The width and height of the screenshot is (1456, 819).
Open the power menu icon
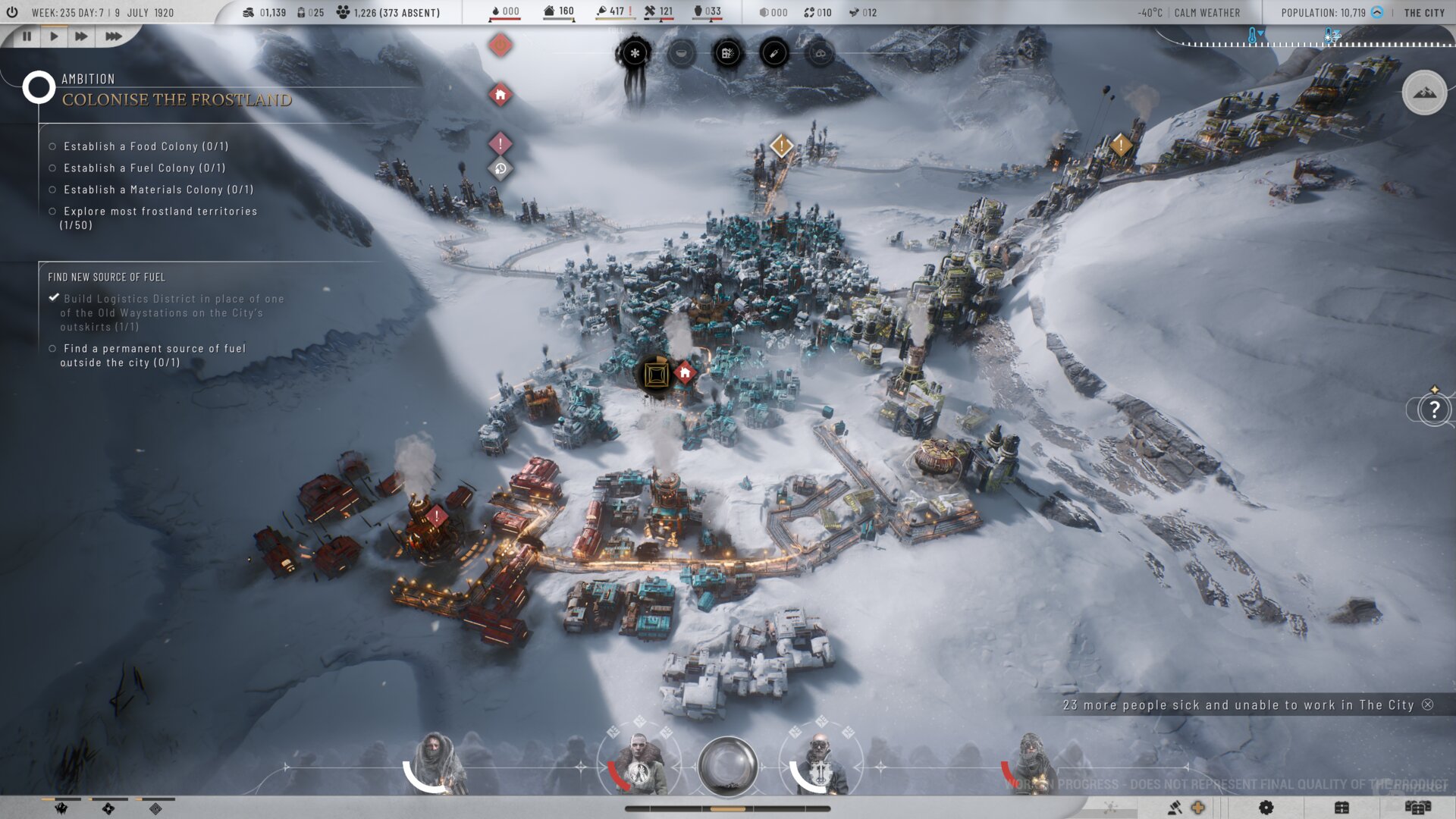[12, 12]
